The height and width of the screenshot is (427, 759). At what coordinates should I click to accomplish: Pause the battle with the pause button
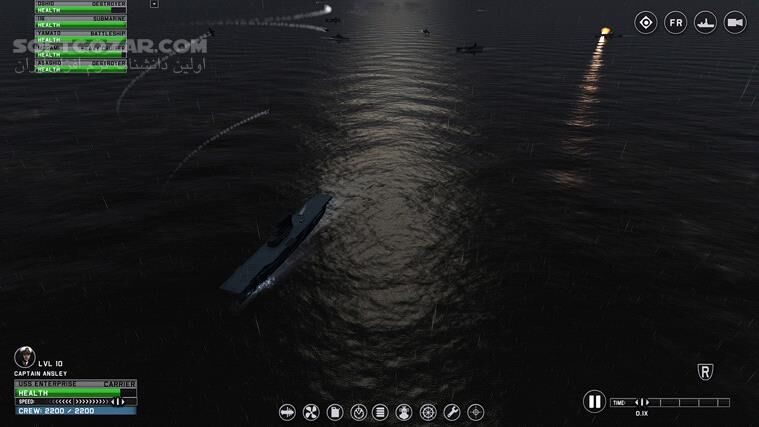click(594, 401)
